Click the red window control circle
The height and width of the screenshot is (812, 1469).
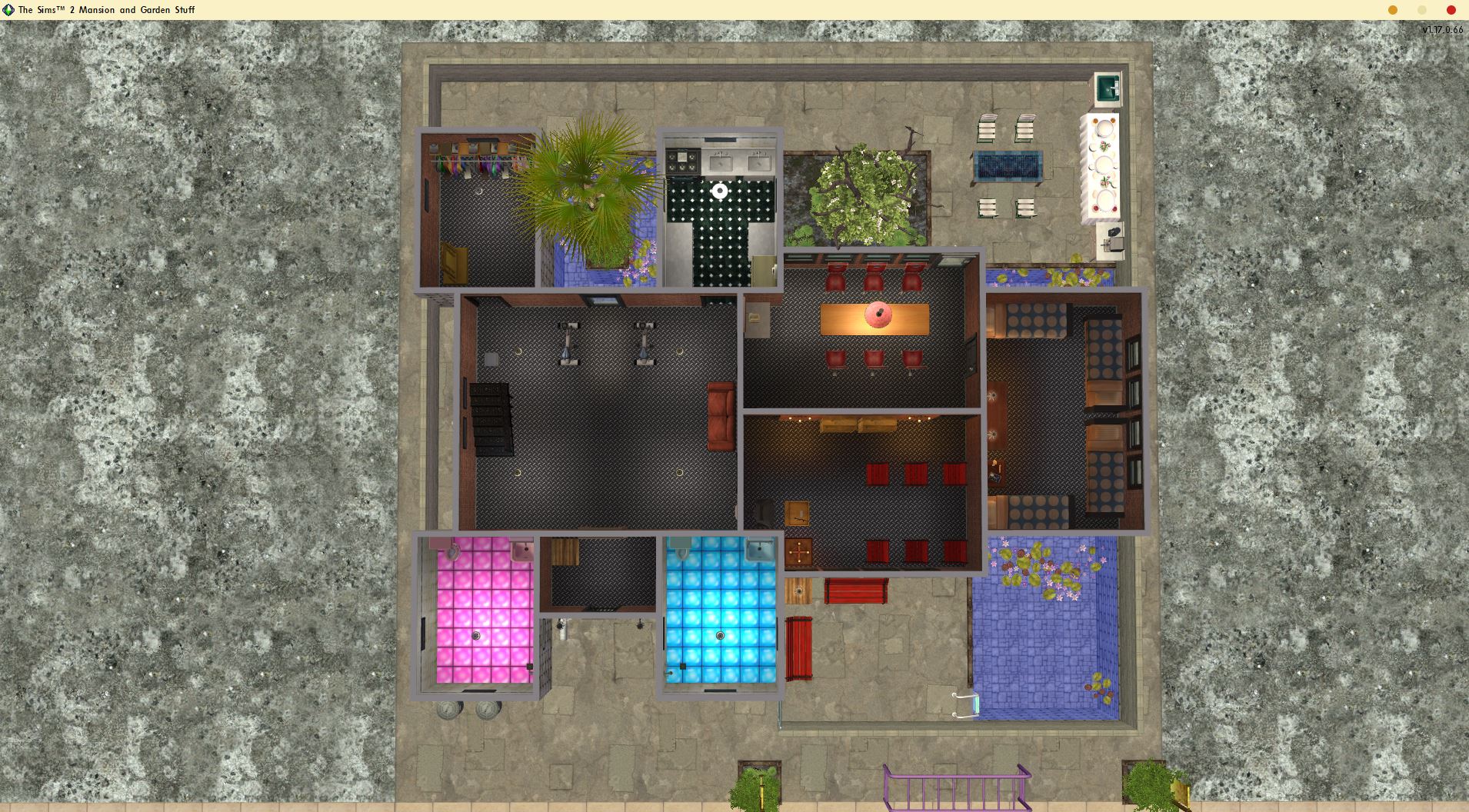[1449, 10]
